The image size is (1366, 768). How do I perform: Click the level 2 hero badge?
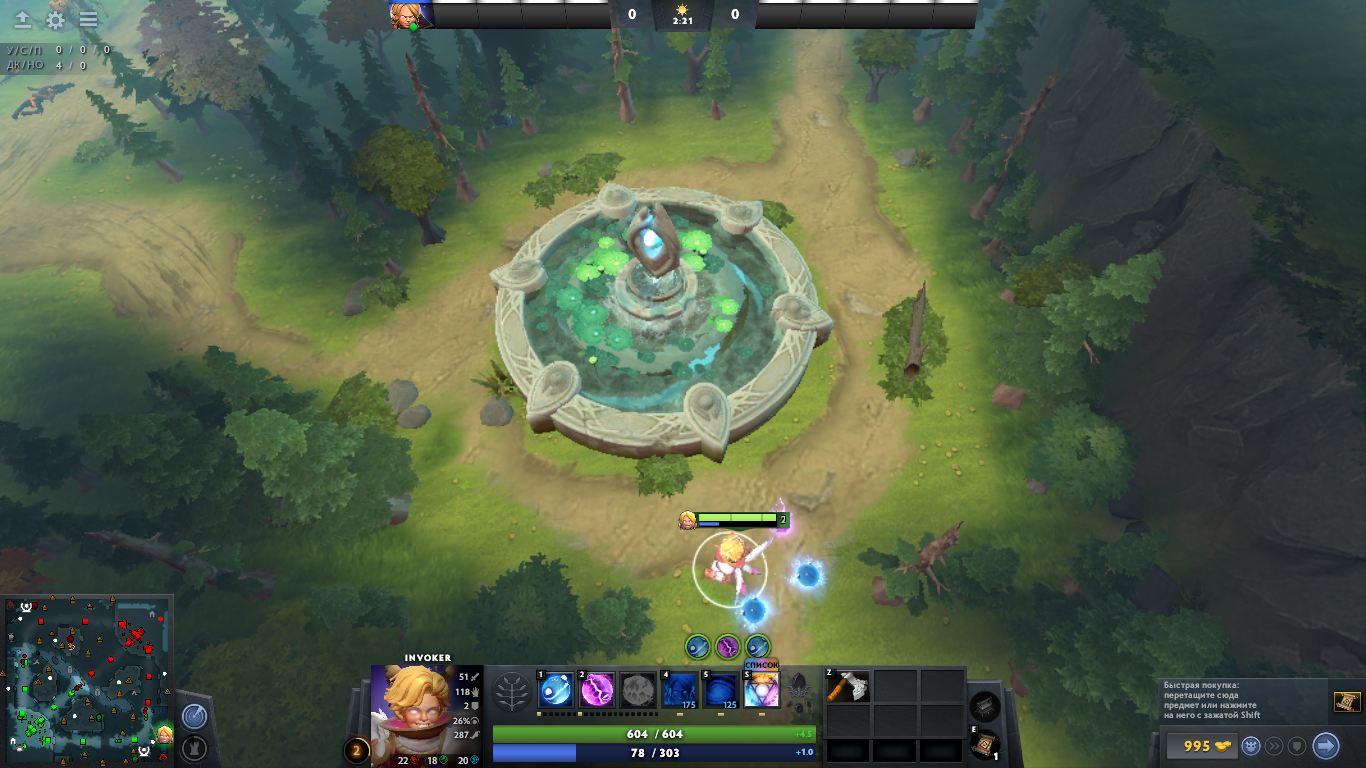(x=356, y=749)
